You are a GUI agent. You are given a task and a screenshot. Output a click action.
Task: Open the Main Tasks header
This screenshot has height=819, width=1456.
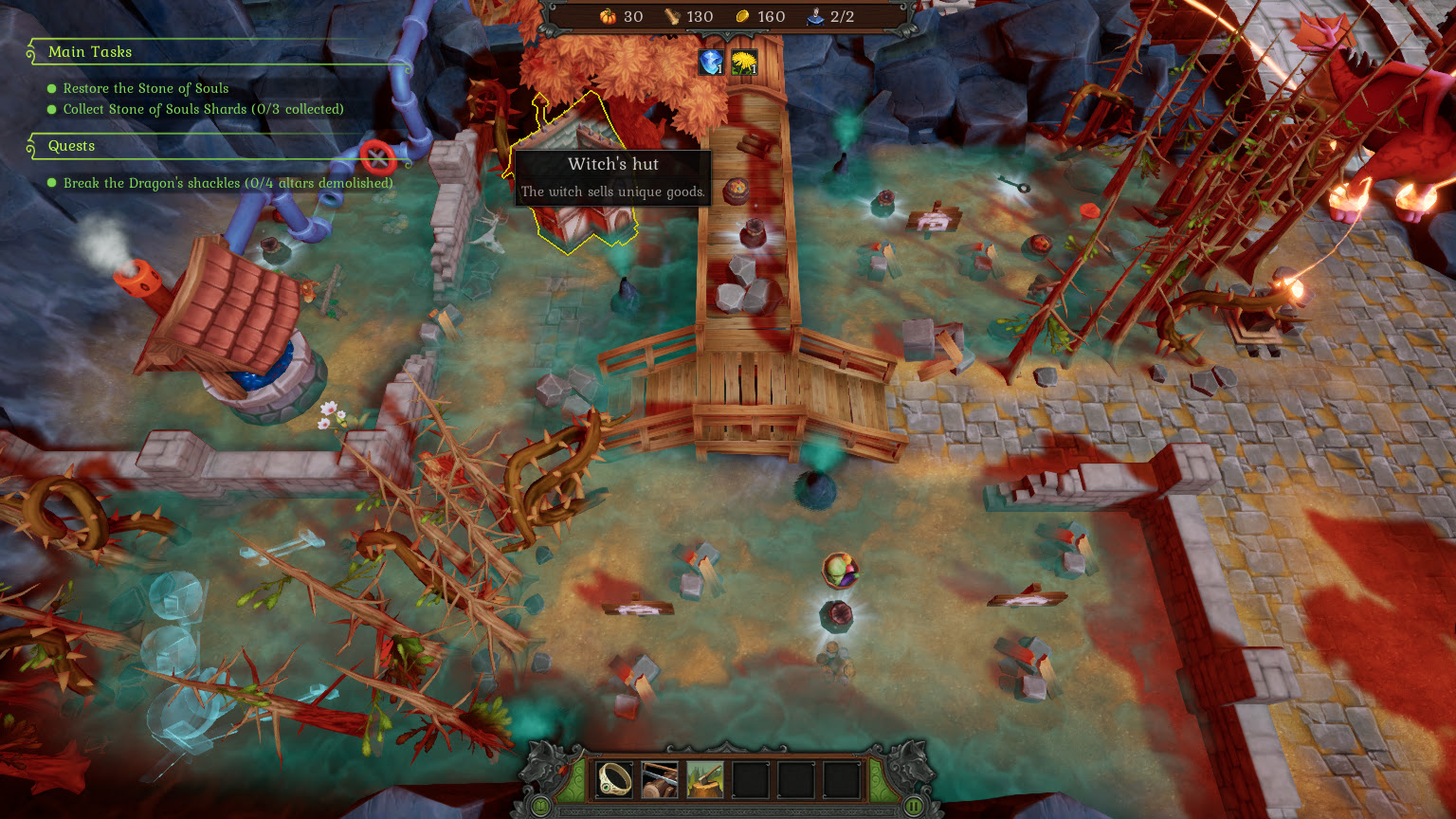pyautogui.click(x=90, y=52)
